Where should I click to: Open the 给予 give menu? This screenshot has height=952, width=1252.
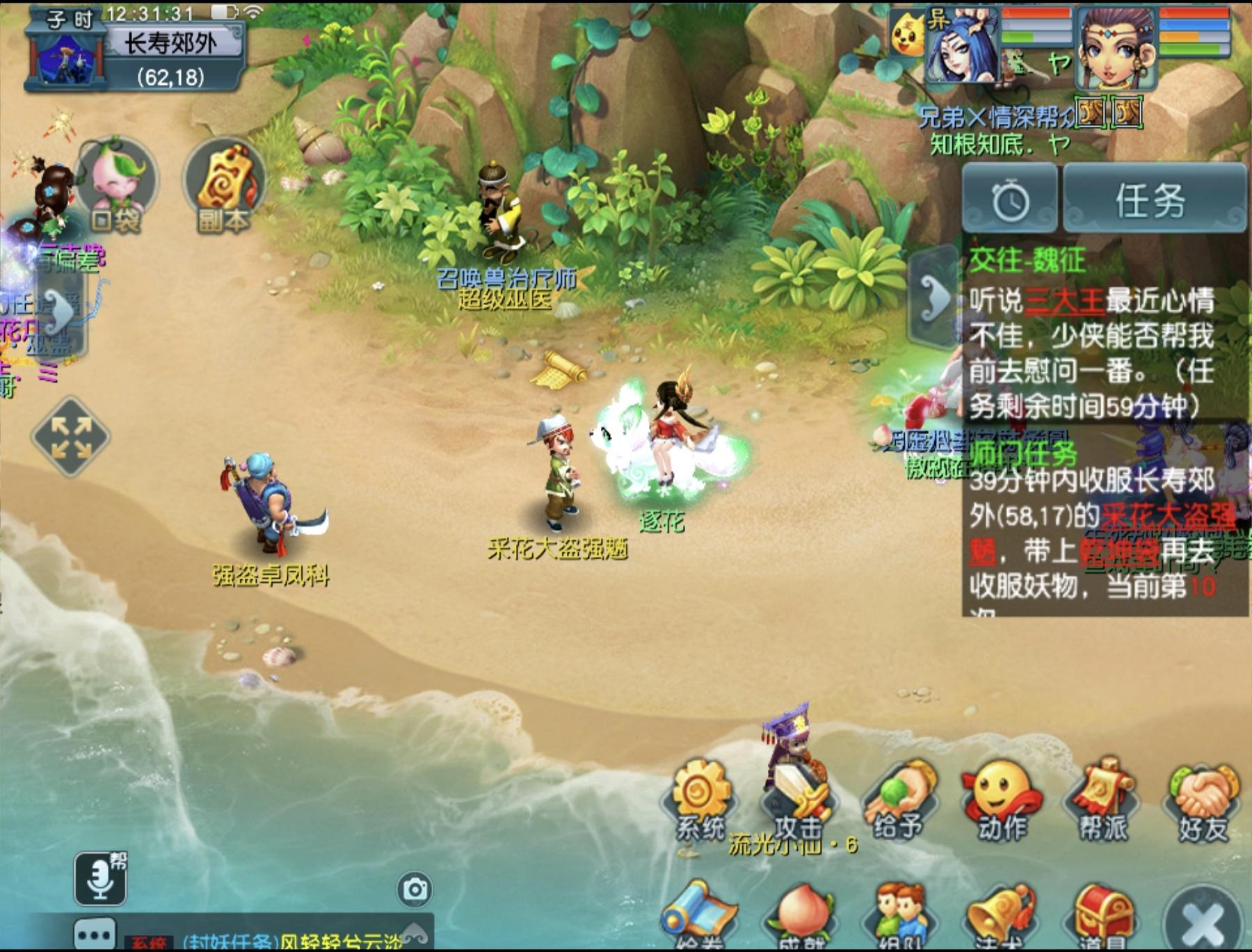point(899,800)
